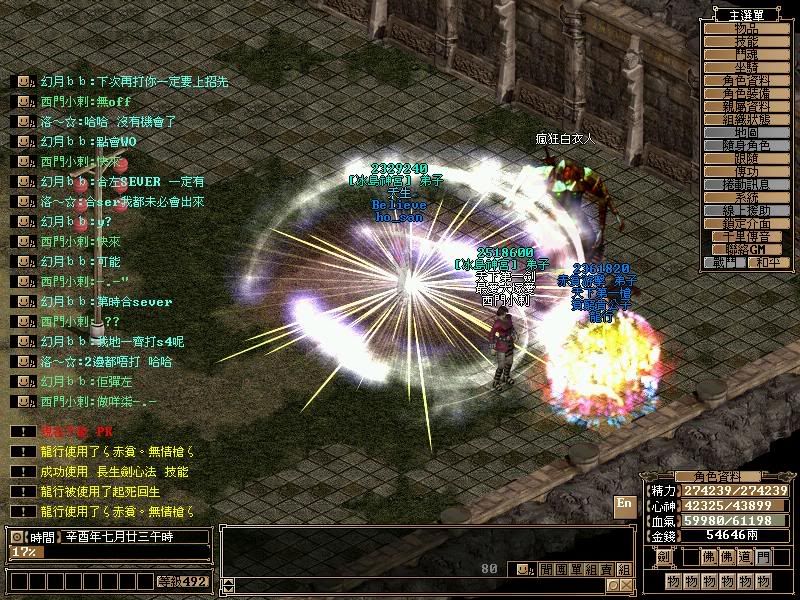
Task: Select the 坐騎 mount menu entry
Action: coord(746,67)
